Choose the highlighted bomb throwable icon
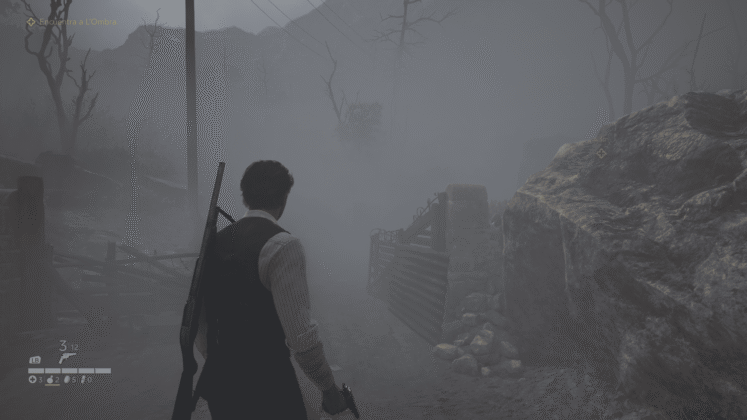The width and height of the screenshot is (747, 420). [51, 380]
